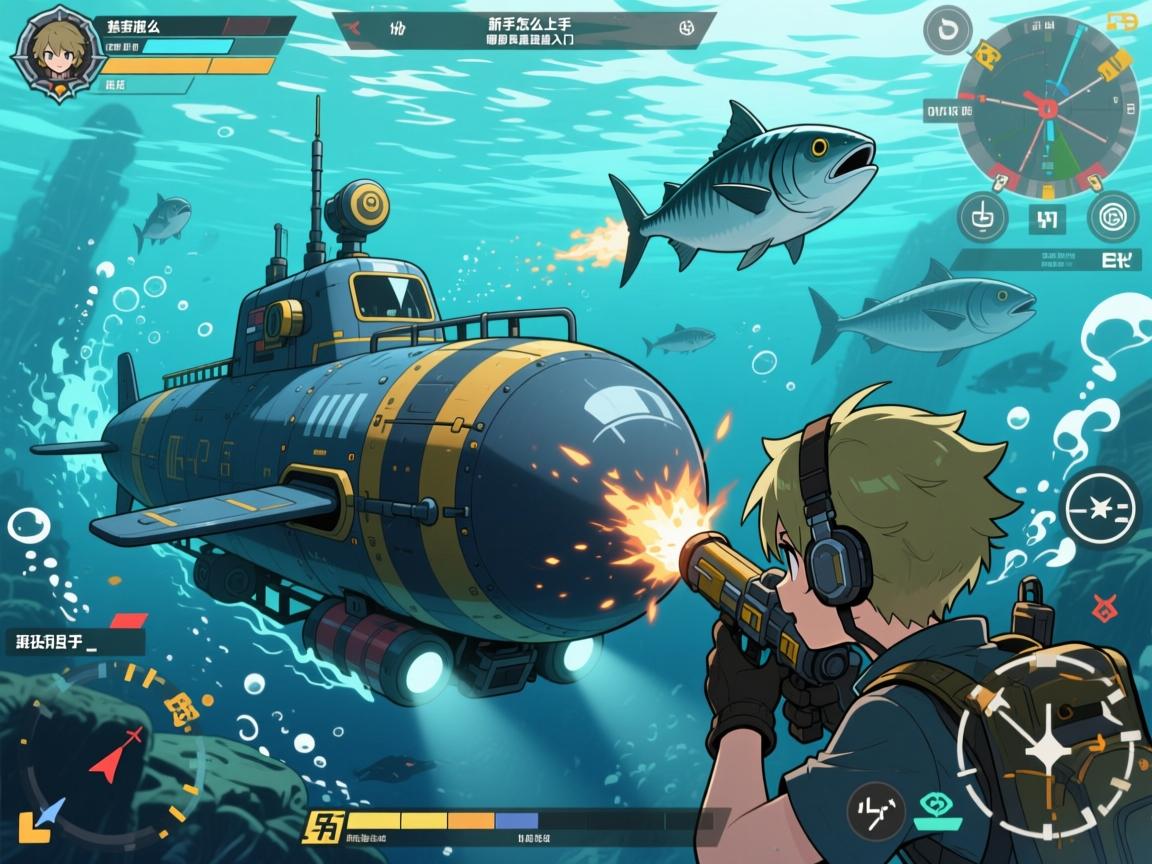Open the top center mission banner
This screenshot has width=1152, height=864.
coord(523,30)
